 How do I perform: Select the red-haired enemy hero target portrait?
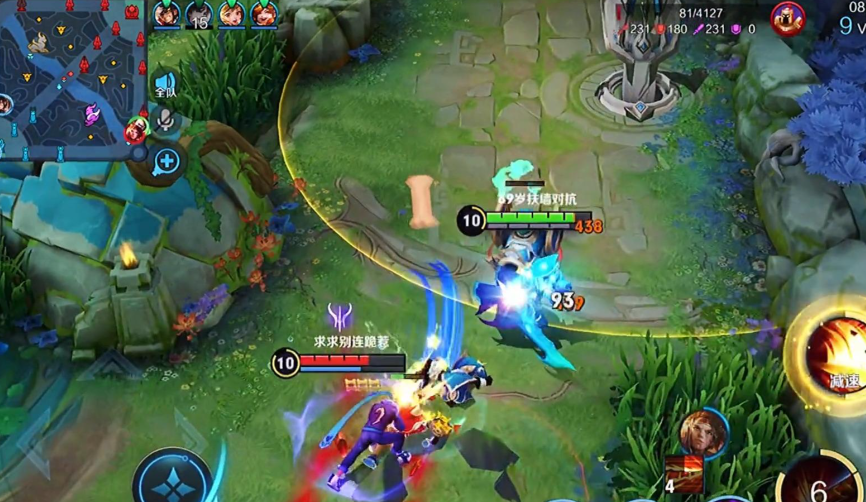coord(703,432)
